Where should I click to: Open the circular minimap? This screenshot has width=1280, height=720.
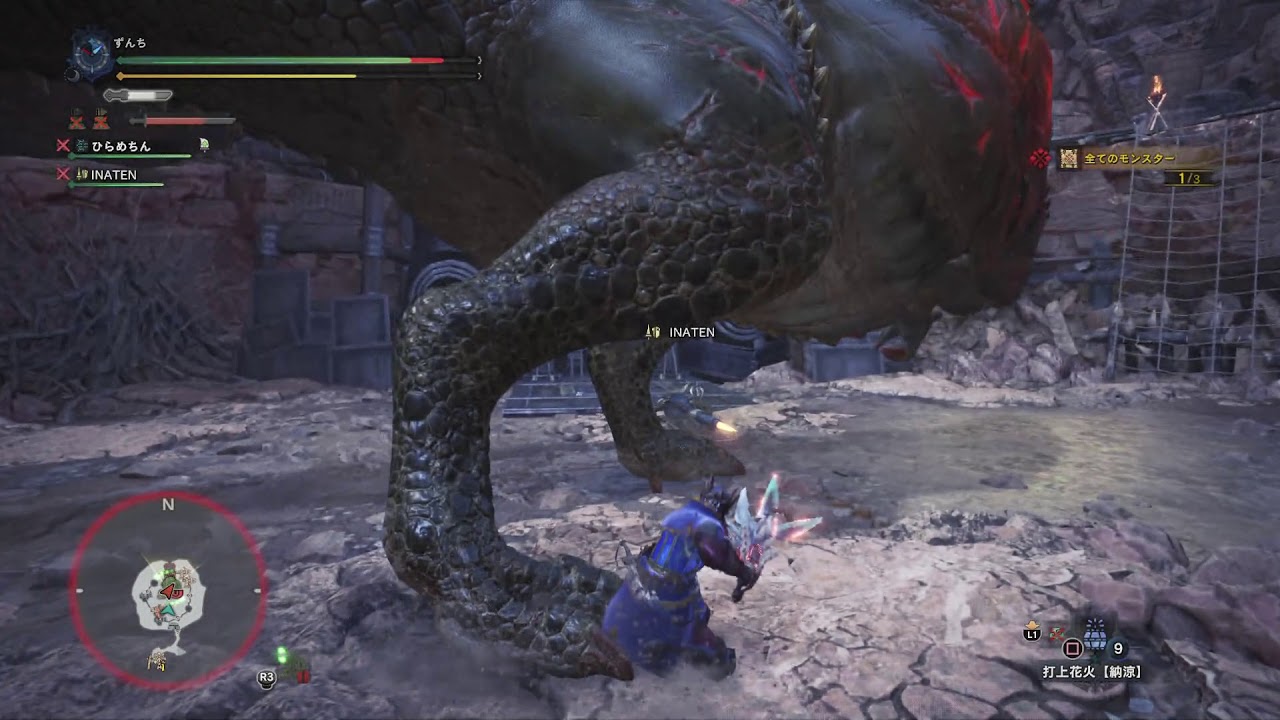[x=168, y=591]
